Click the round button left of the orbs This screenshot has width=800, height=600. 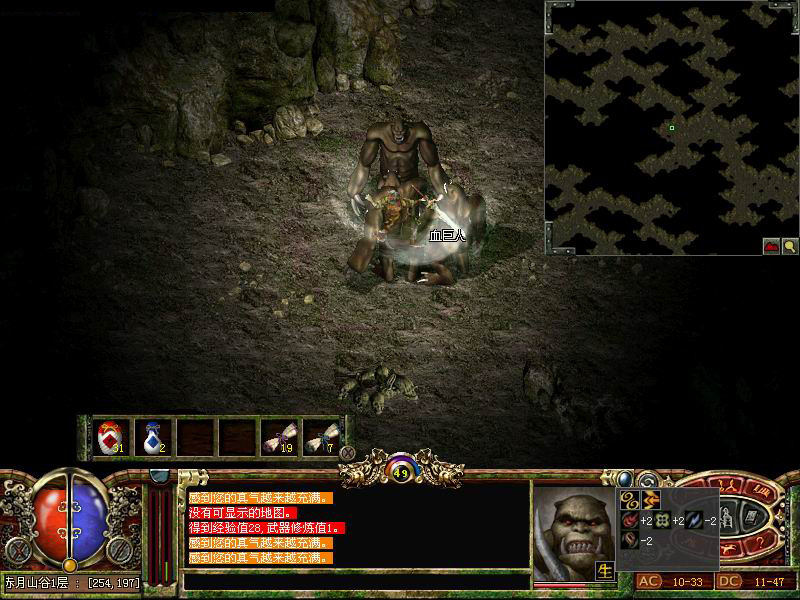[16, 549]
